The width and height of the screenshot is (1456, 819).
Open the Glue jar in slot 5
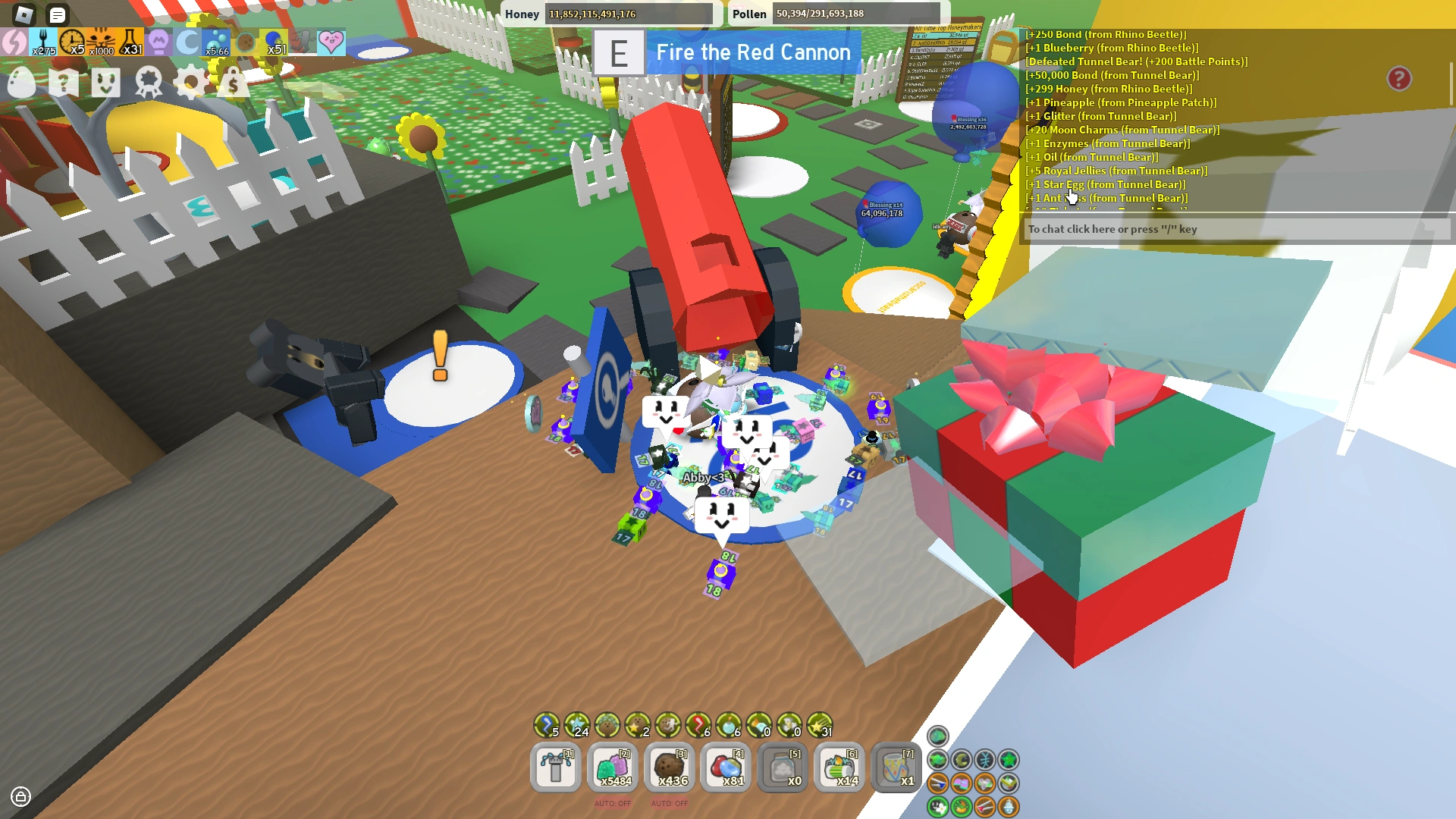783,767
